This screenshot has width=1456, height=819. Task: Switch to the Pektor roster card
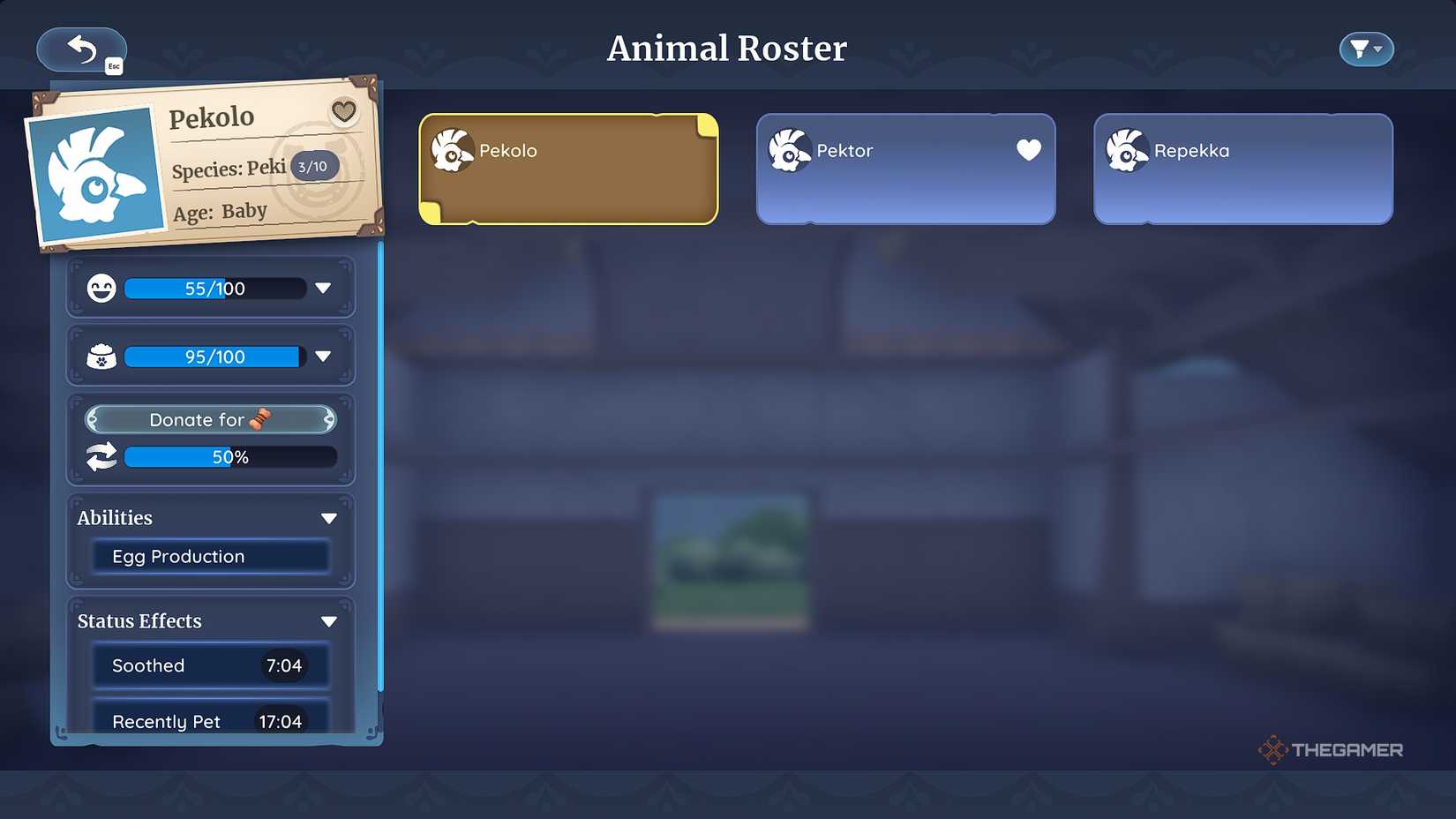click(x=904, y=168)
